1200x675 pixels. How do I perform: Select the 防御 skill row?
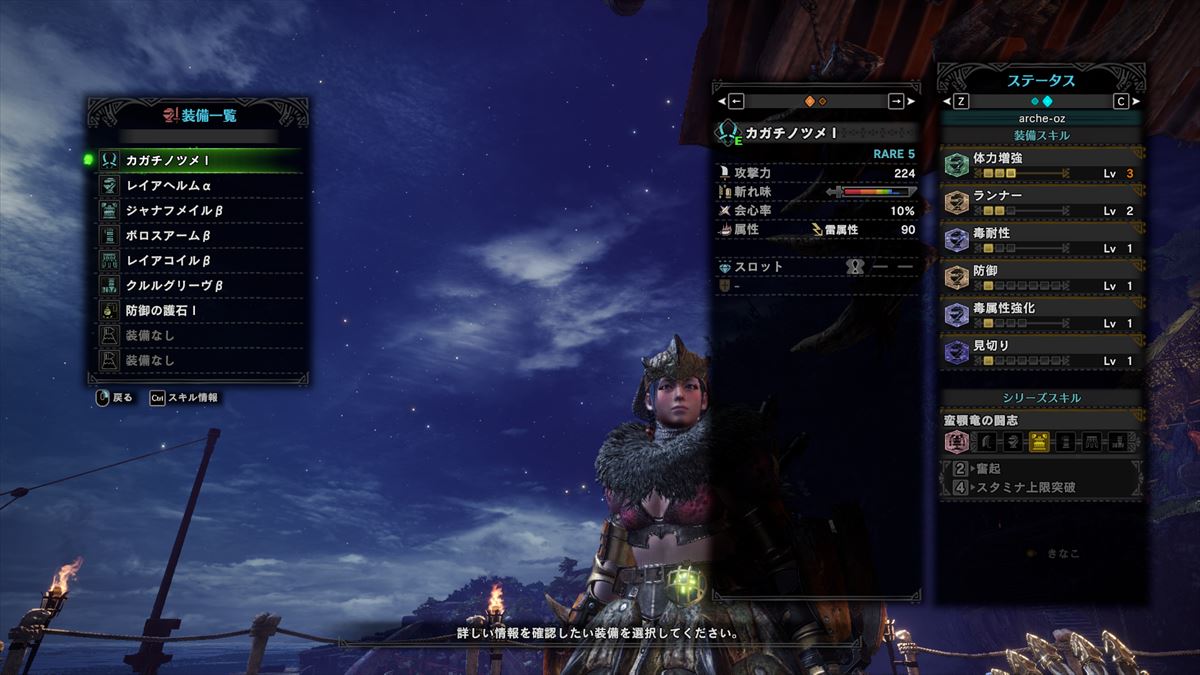coord(1041,278)
